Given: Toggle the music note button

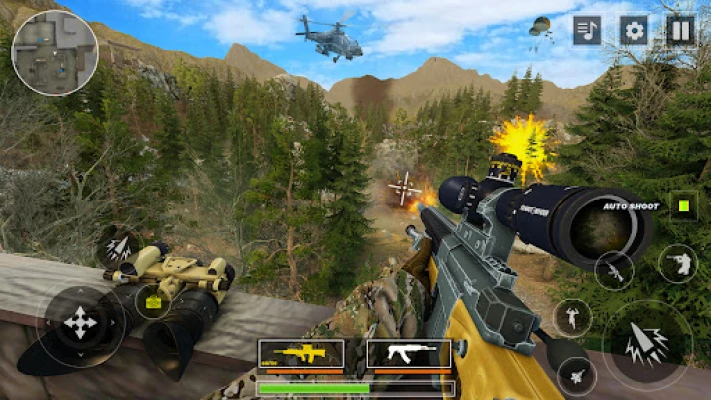Looking at the screenshot, I should (x=587, y=30).
